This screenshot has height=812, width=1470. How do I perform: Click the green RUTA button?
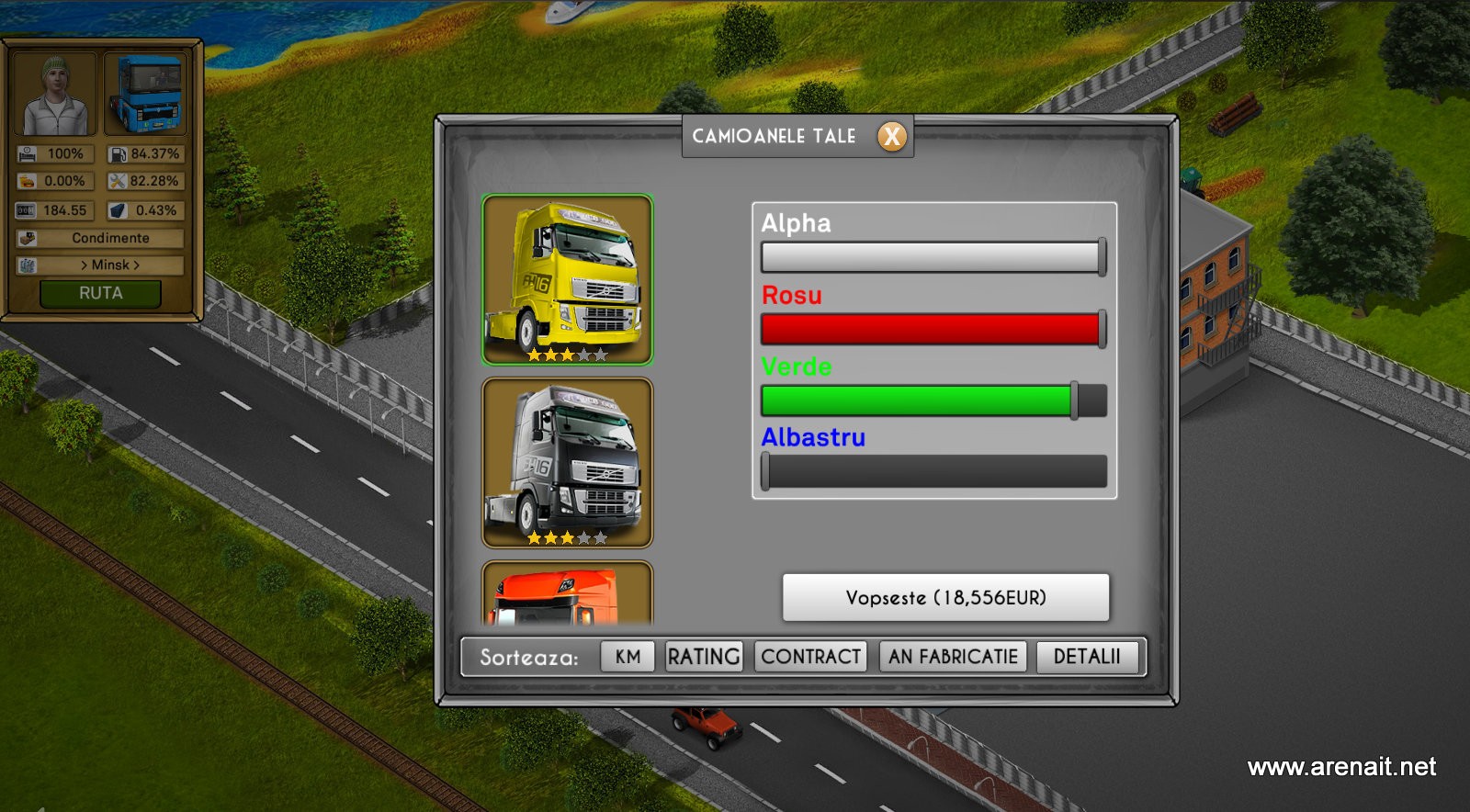[x=100, y=294]
